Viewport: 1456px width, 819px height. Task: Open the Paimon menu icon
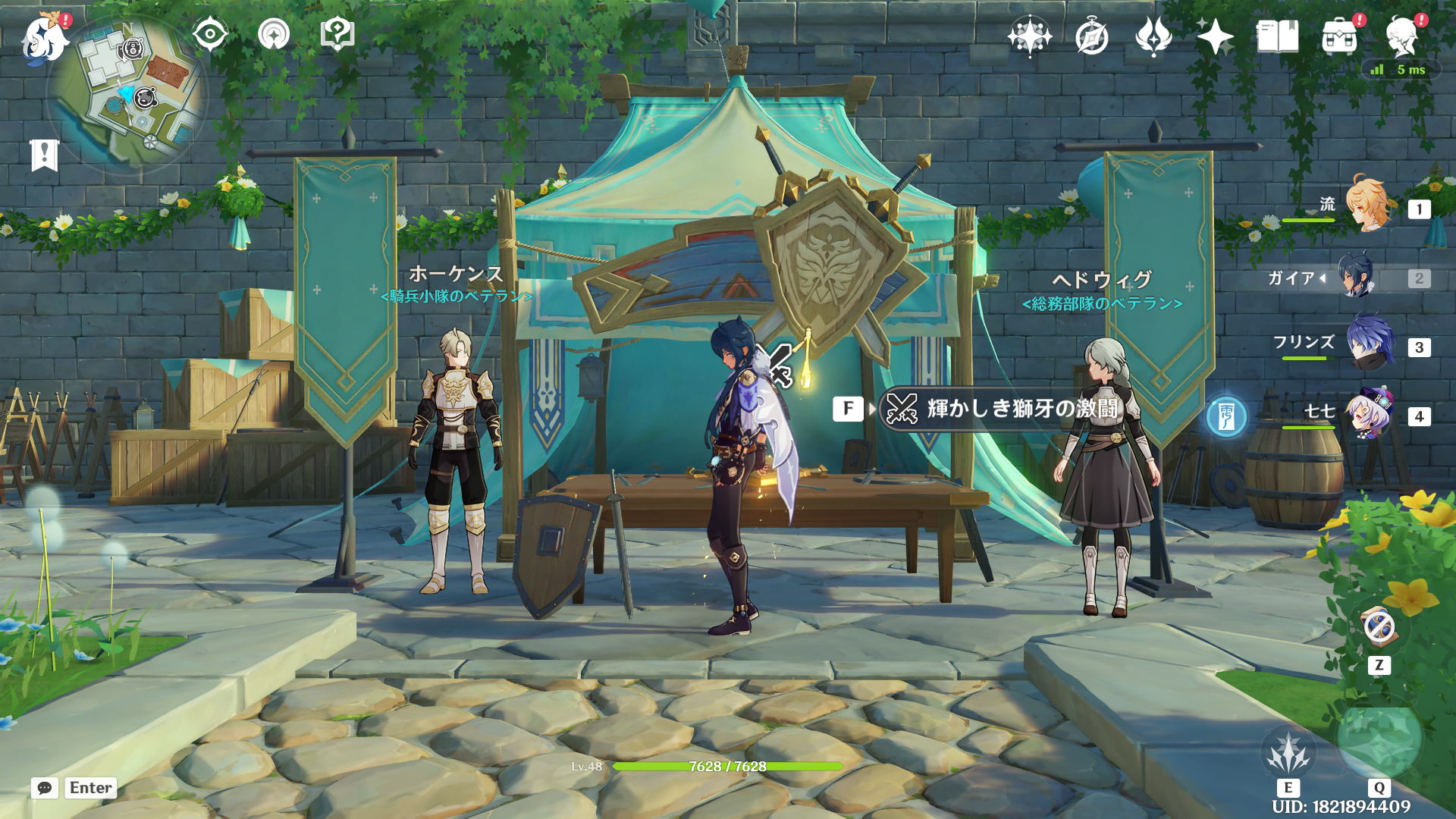[x=44, y=38]
